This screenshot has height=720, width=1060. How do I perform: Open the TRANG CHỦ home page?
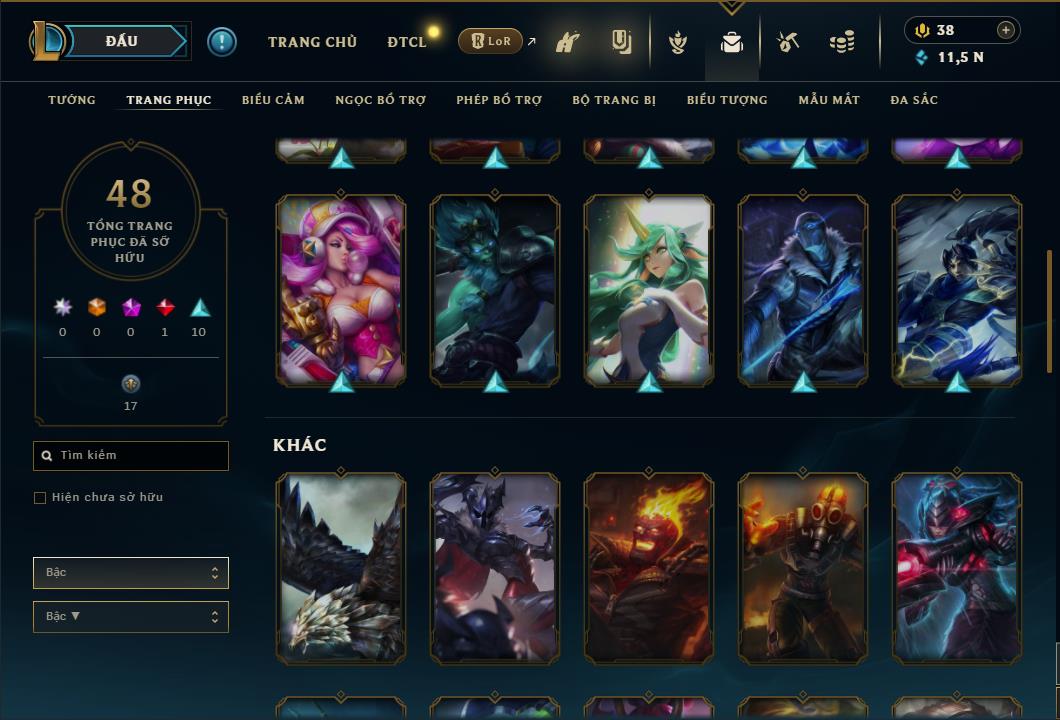click(x=312, y=42)
